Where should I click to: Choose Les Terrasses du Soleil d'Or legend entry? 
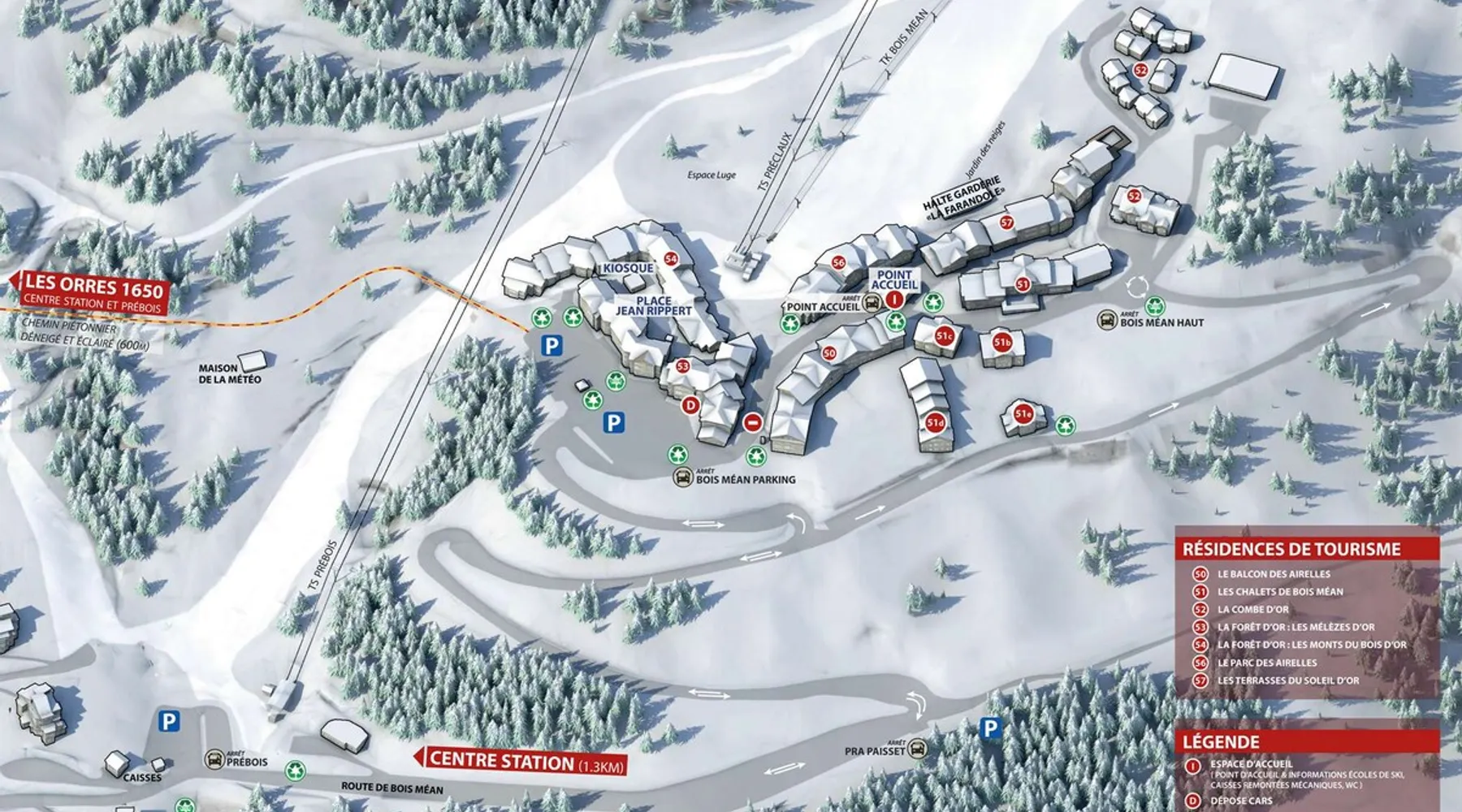[1287, 680]
